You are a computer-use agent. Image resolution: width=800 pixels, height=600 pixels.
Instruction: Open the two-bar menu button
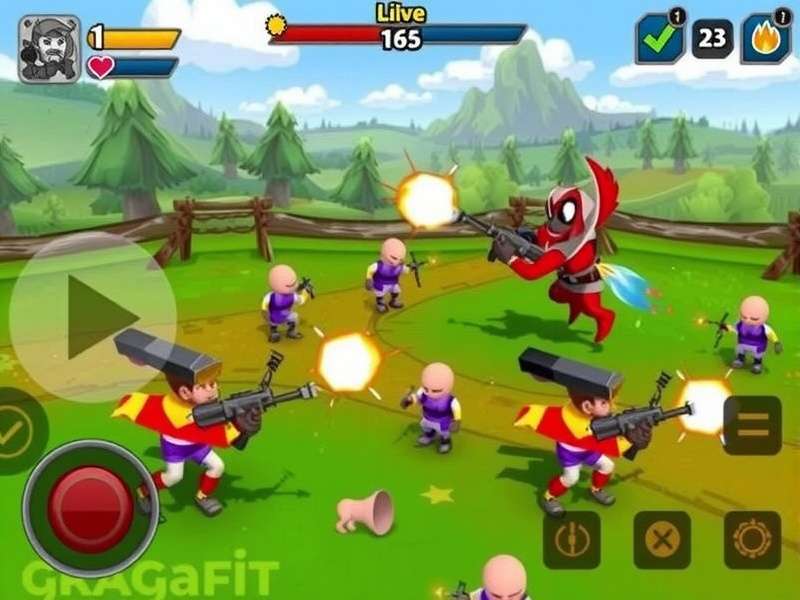(752, 425)
